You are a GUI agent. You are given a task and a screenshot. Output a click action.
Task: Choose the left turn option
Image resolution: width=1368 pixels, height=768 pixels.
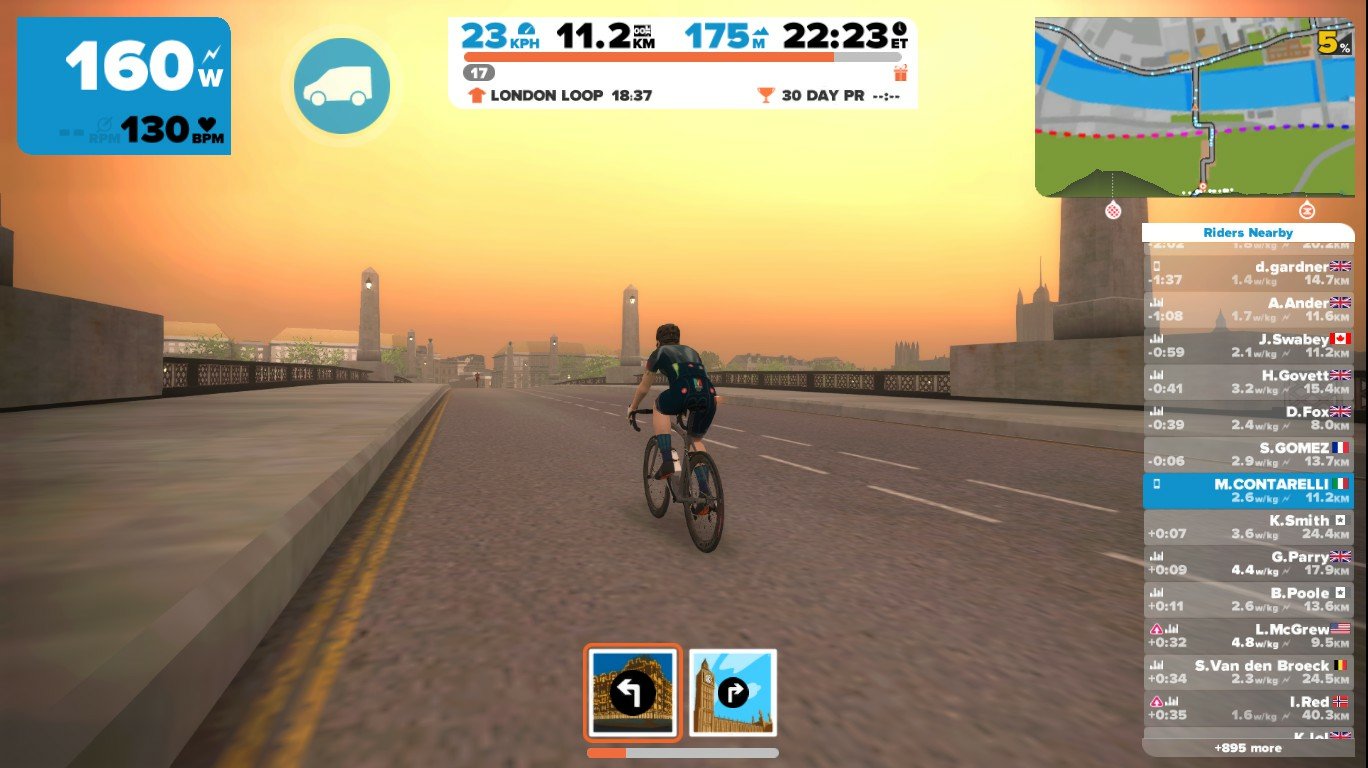632,692
